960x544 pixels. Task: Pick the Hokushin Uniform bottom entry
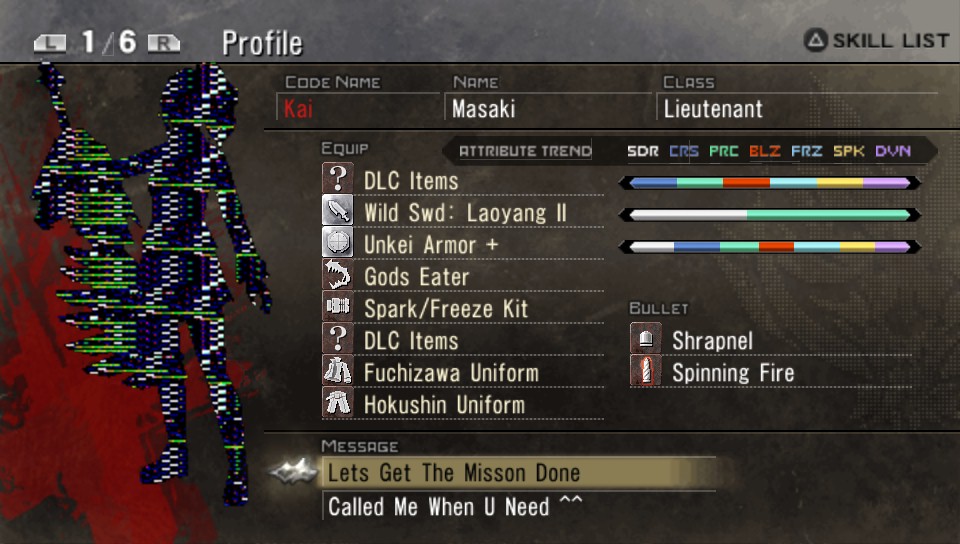coord(444,405)
